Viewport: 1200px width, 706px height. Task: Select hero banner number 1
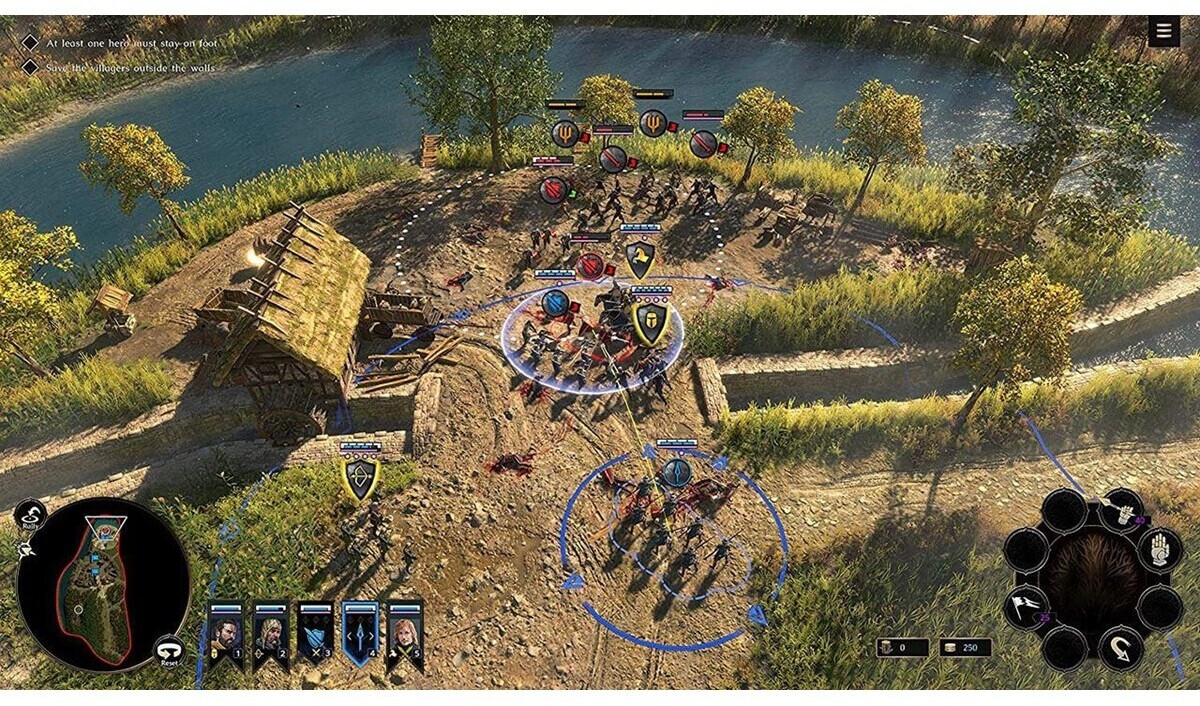click(225, 634)
